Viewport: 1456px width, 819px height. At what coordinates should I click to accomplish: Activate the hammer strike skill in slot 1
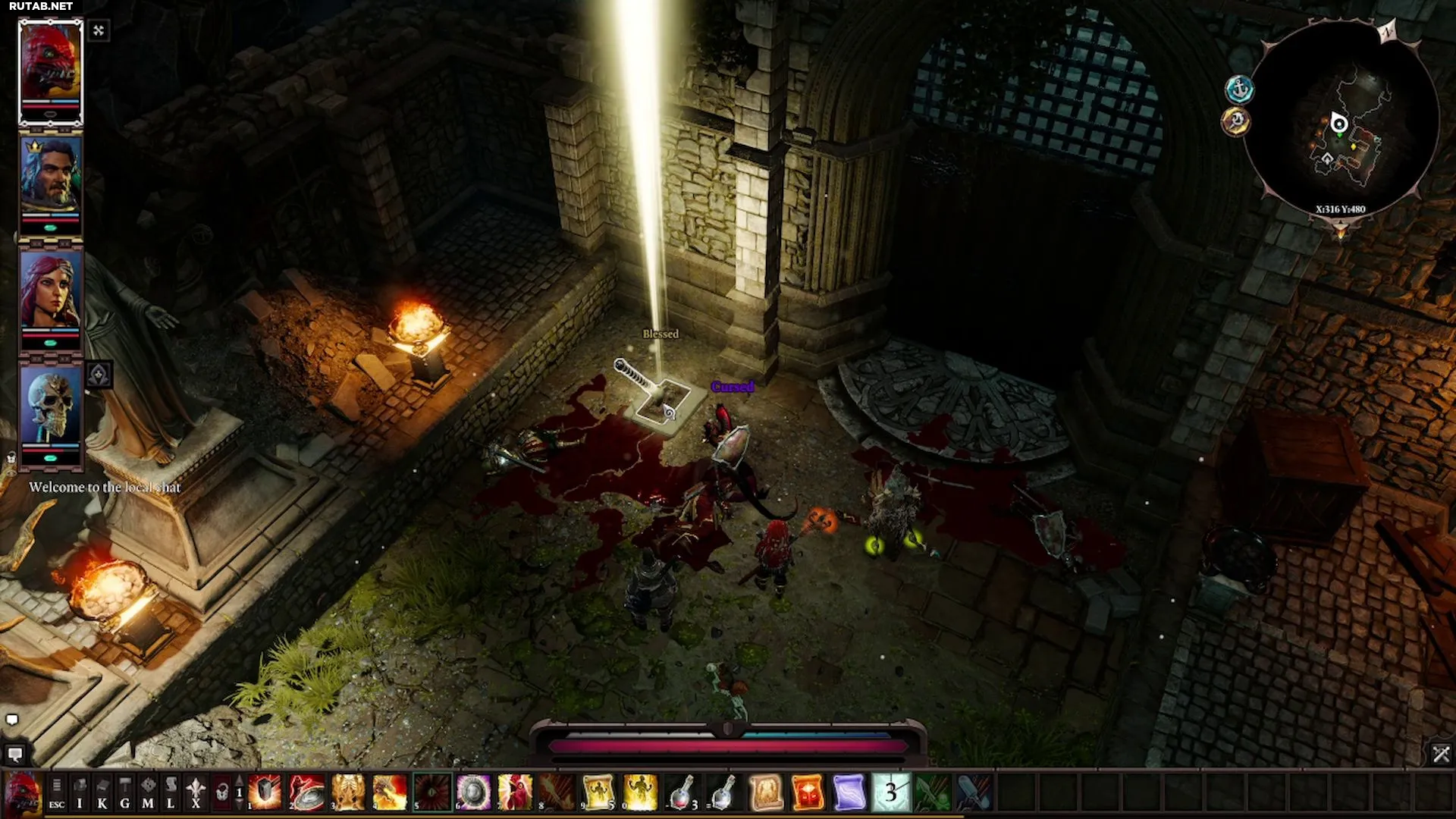click(265, 792)
